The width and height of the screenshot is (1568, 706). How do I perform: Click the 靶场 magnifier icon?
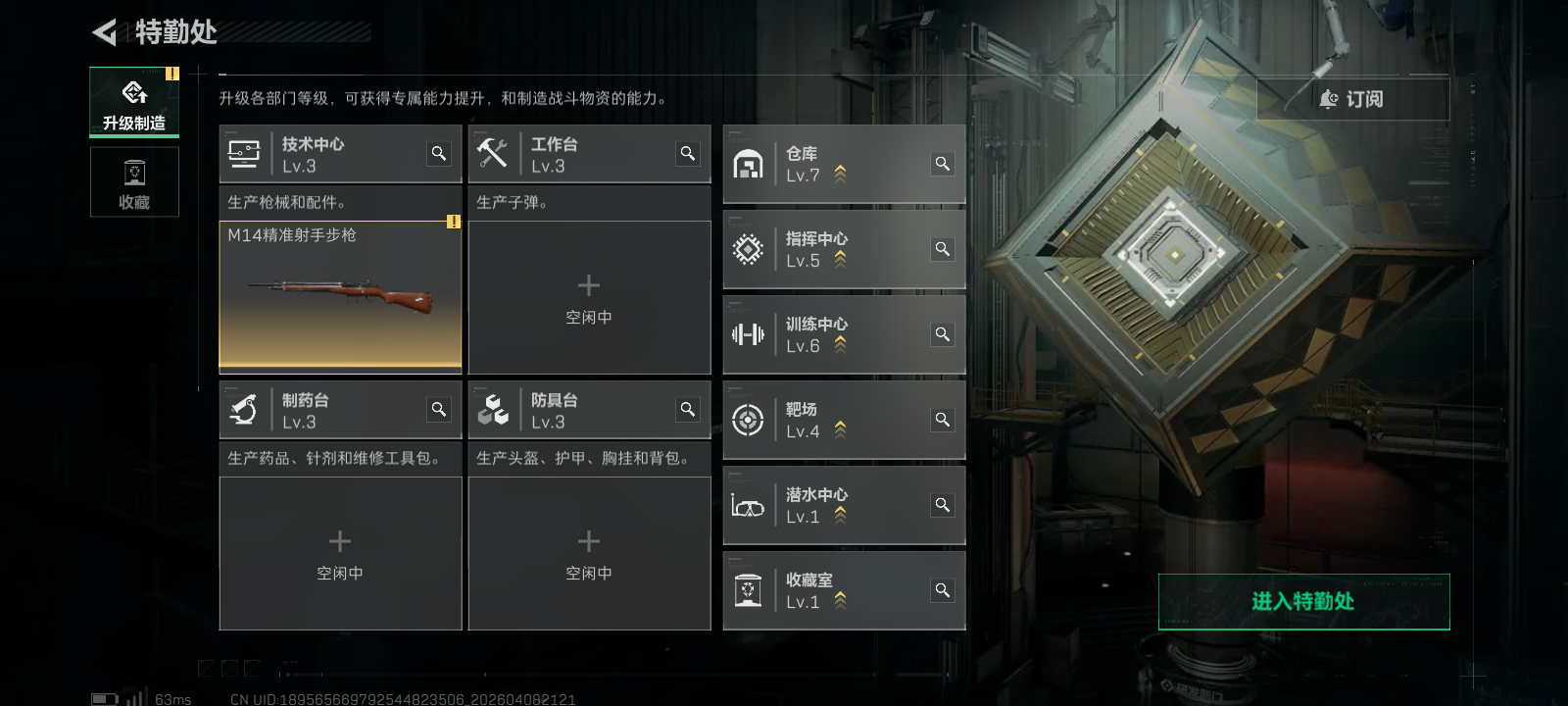click(942, 420)
